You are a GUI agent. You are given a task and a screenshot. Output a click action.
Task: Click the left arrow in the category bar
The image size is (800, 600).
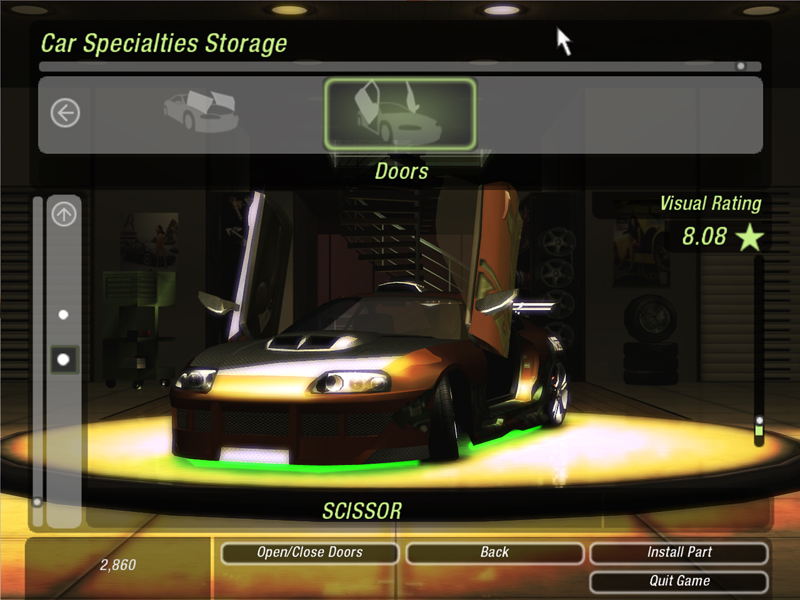(x=65, y=114)
